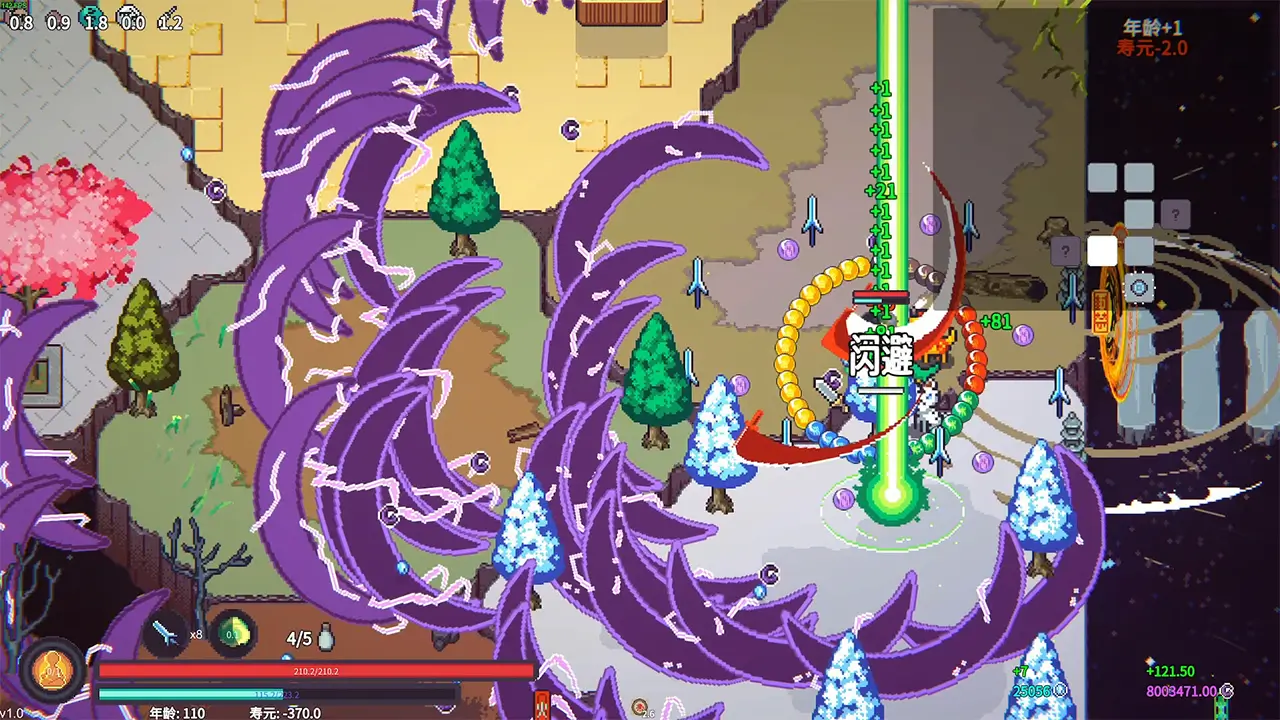
Task: Select the mystery slot marked with a question mark
Action: tap(1175, 214)
